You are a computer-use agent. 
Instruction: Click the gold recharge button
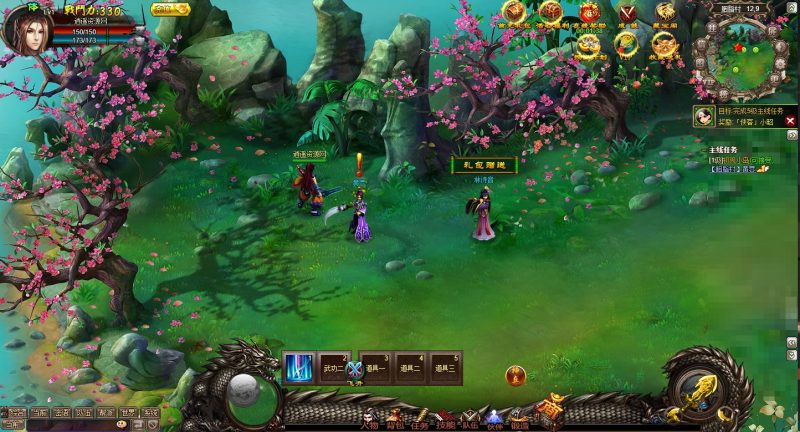coord(170,9)
